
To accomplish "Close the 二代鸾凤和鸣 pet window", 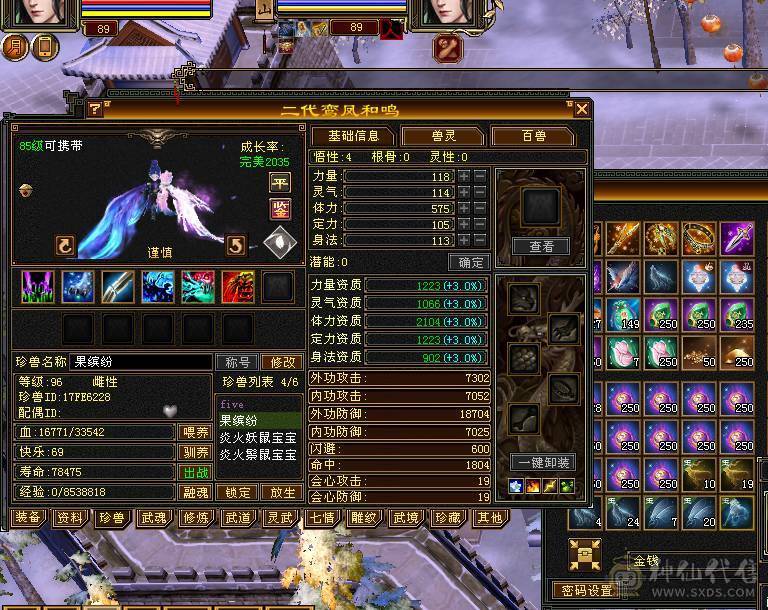I will coord(582,108).
